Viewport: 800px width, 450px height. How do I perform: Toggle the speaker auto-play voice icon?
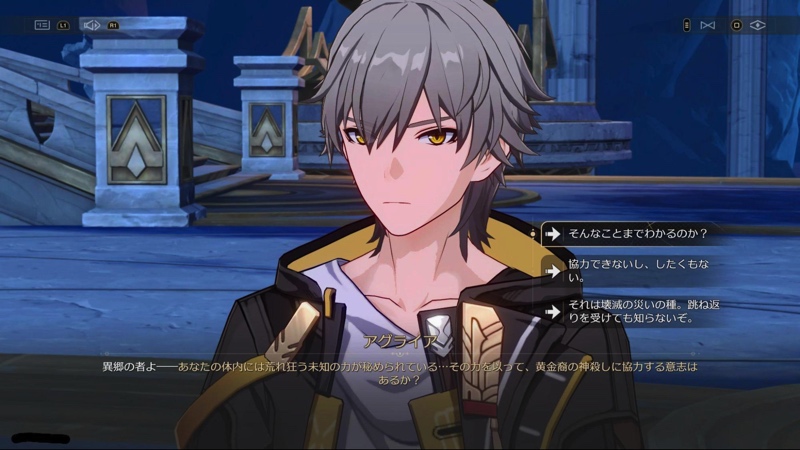(92, 25)
